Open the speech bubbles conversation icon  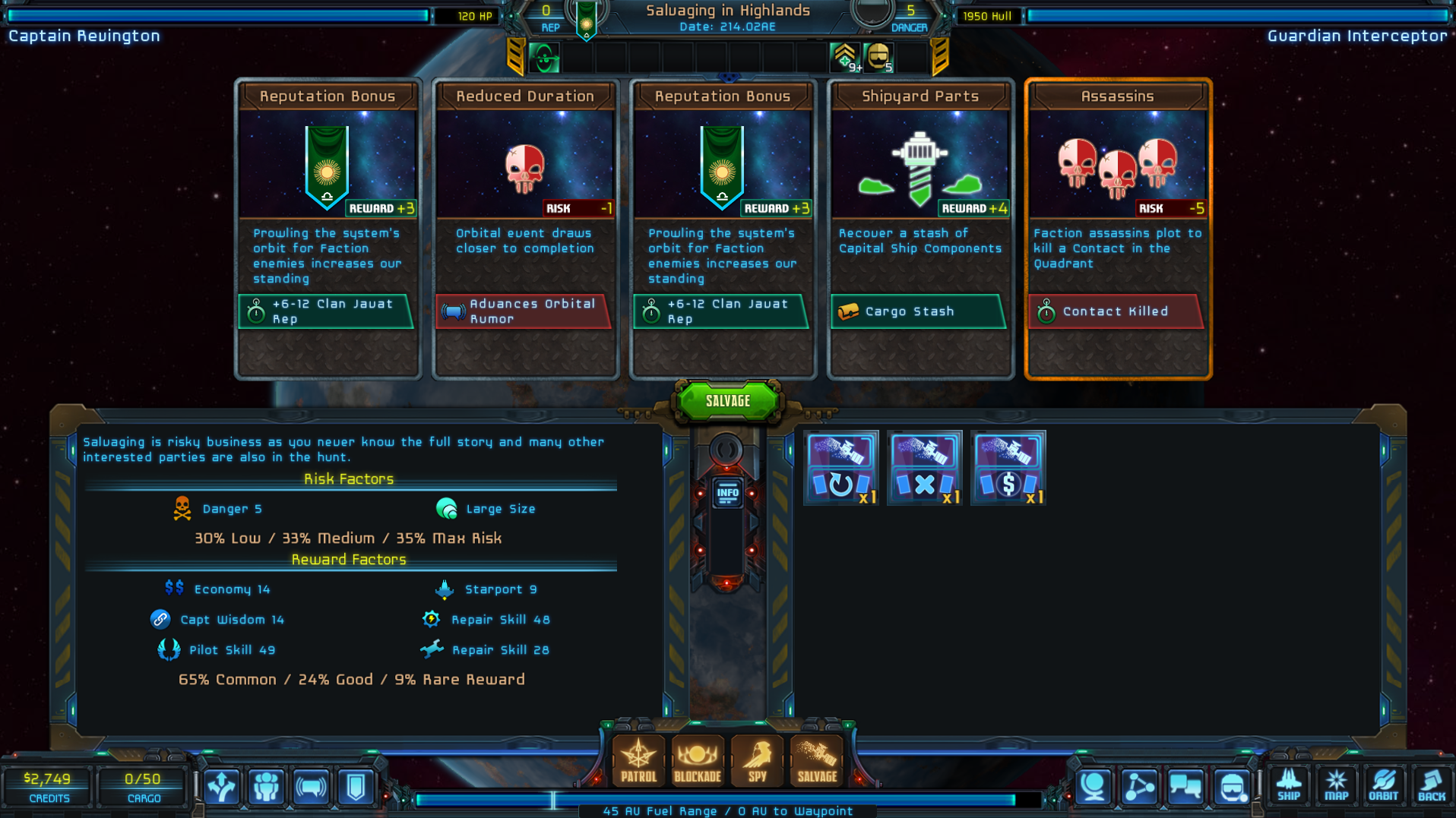[x=1185, y=787]
